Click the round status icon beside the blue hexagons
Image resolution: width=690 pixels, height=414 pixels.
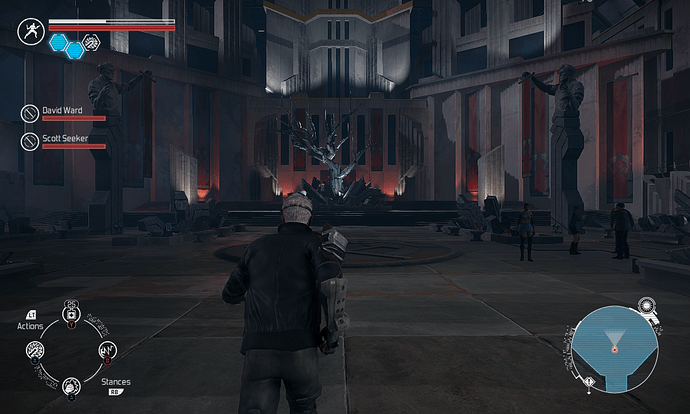pos(92,42)
